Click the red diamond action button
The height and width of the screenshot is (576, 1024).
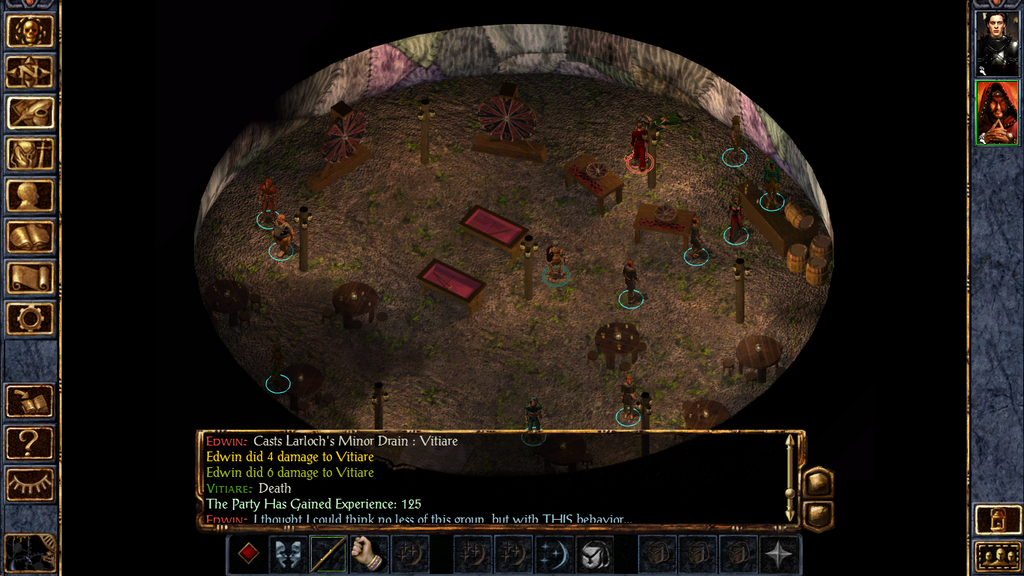[247, 553]
